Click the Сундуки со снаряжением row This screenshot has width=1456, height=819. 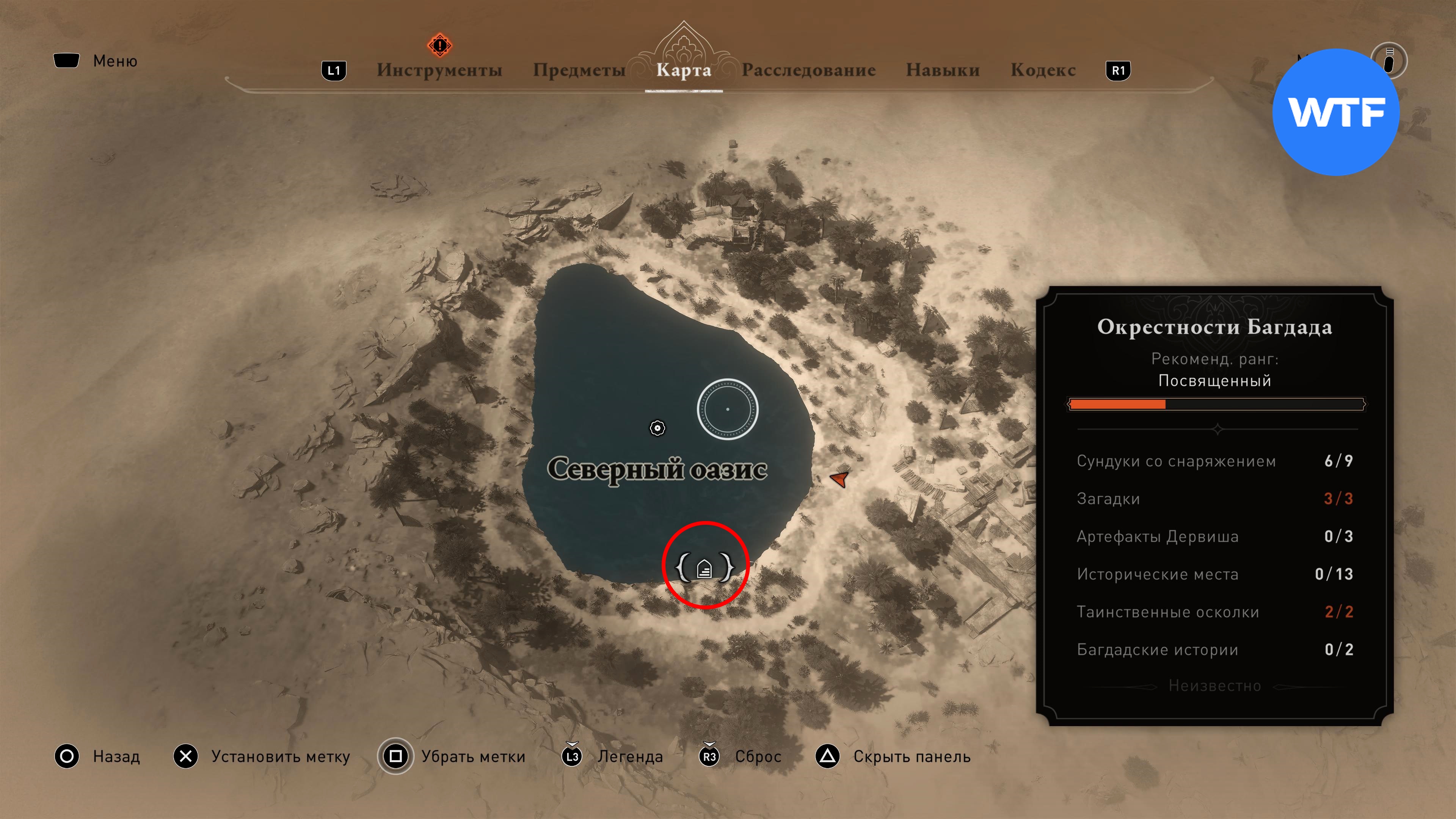coord(1214,461)
